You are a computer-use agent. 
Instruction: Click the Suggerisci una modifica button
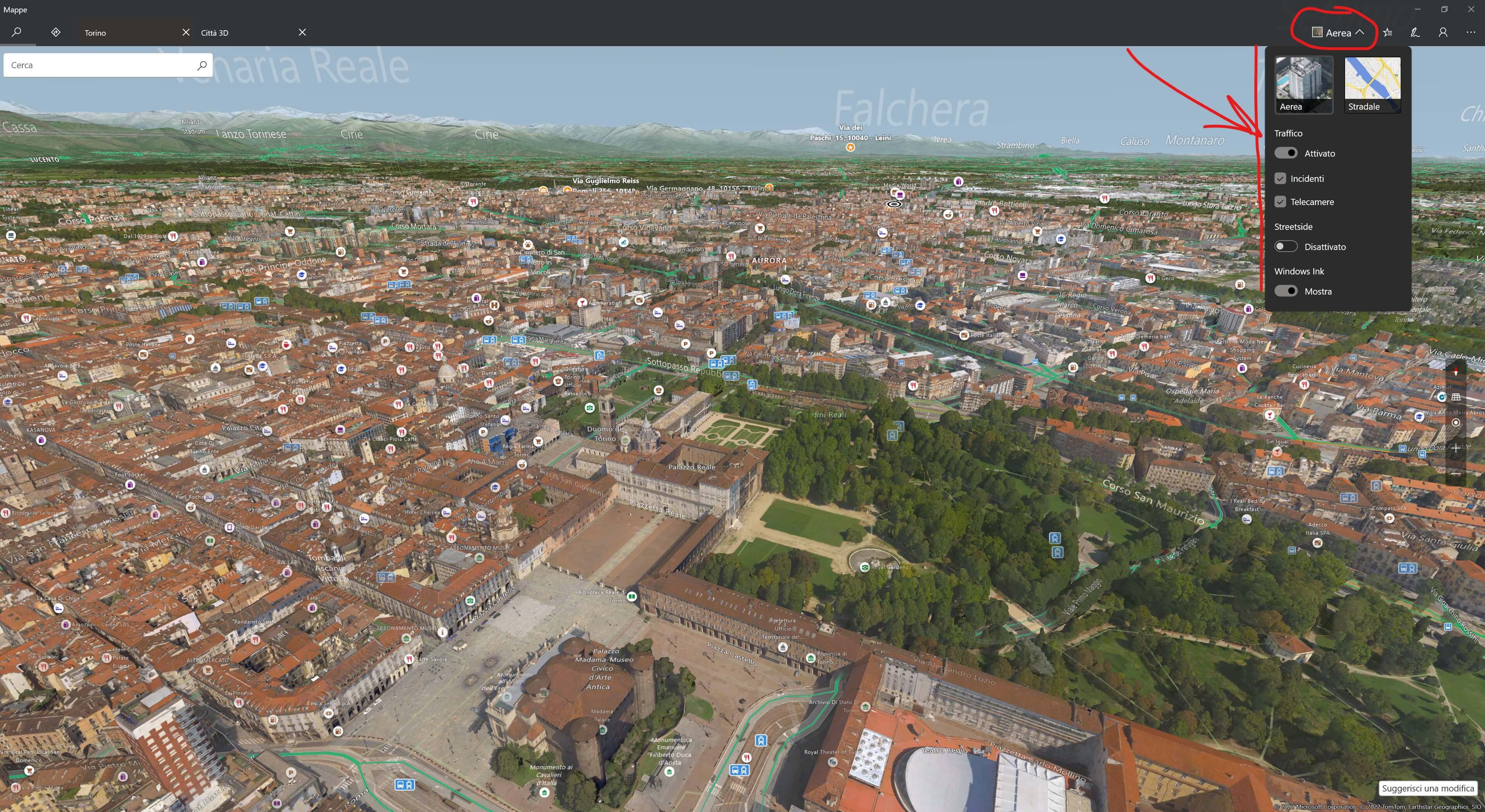pyautogui.click(x=1427, y=788)
